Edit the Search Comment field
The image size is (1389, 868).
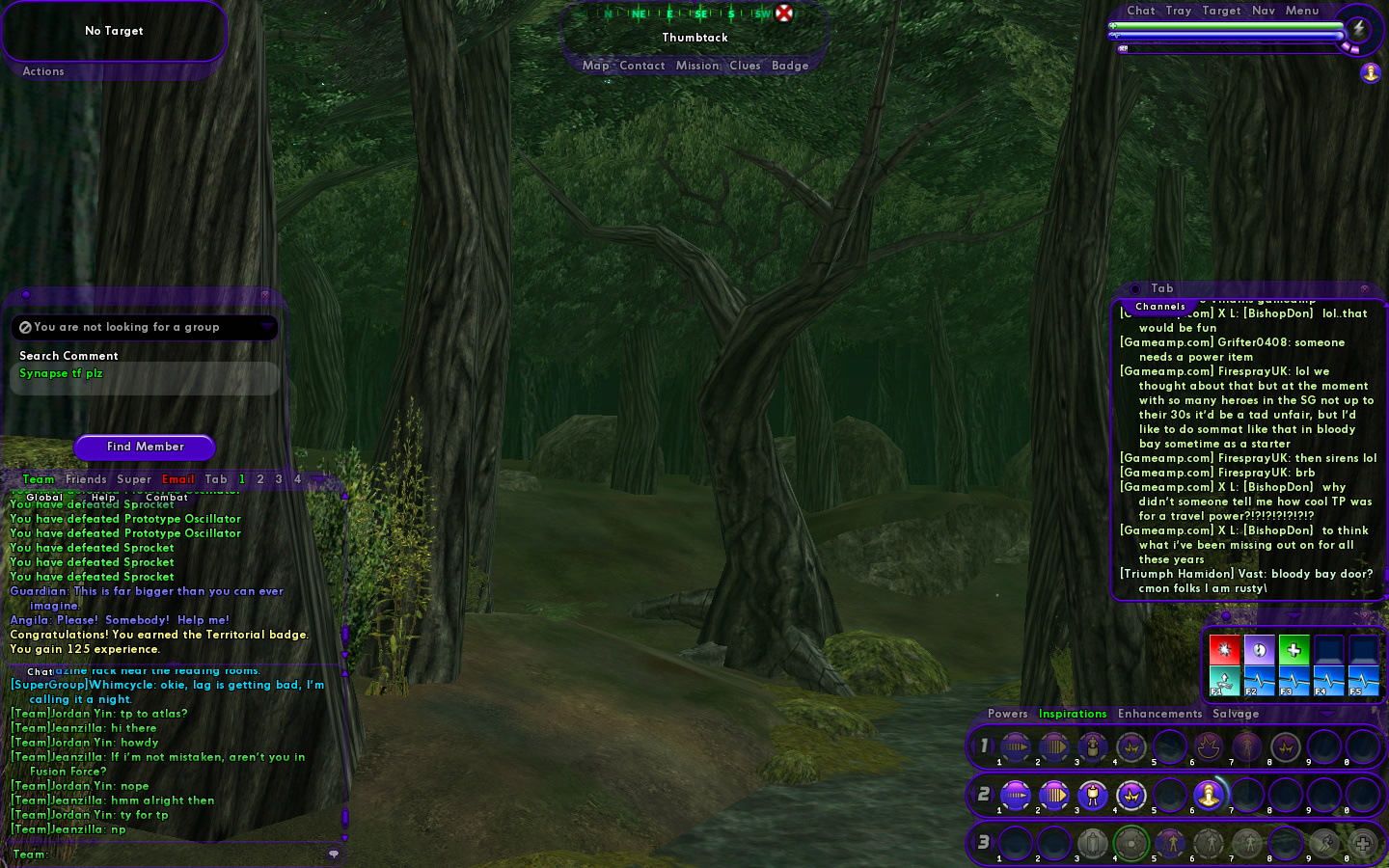[145, 374]
